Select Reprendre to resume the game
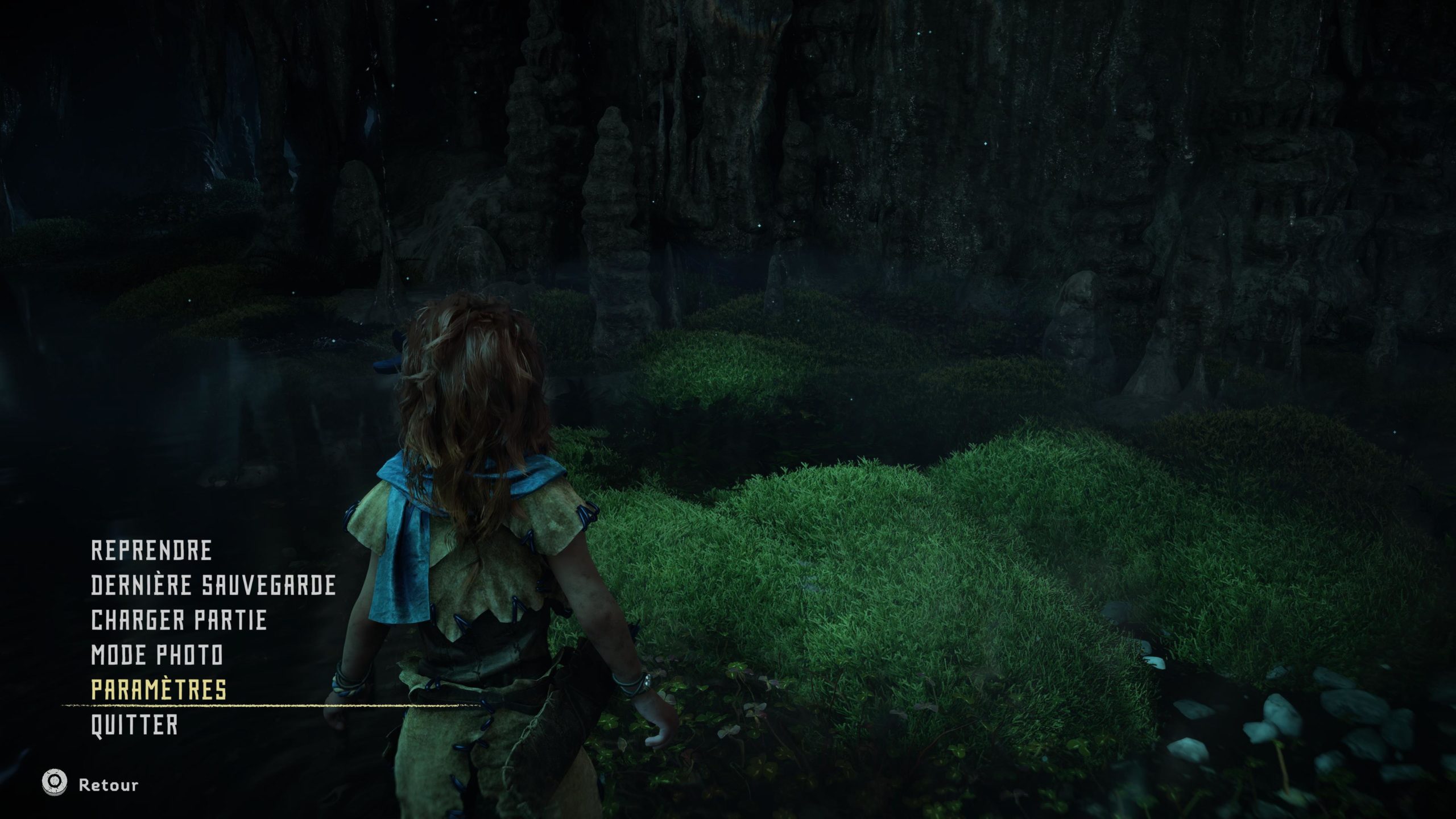Screen dimensions: 1456x819 151,551
